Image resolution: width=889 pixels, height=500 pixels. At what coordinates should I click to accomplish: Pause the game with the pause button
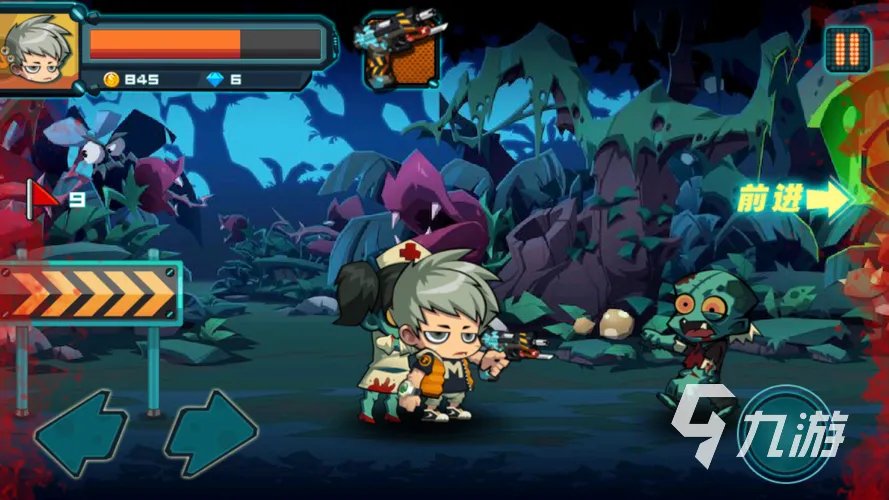tap(847, 48)
